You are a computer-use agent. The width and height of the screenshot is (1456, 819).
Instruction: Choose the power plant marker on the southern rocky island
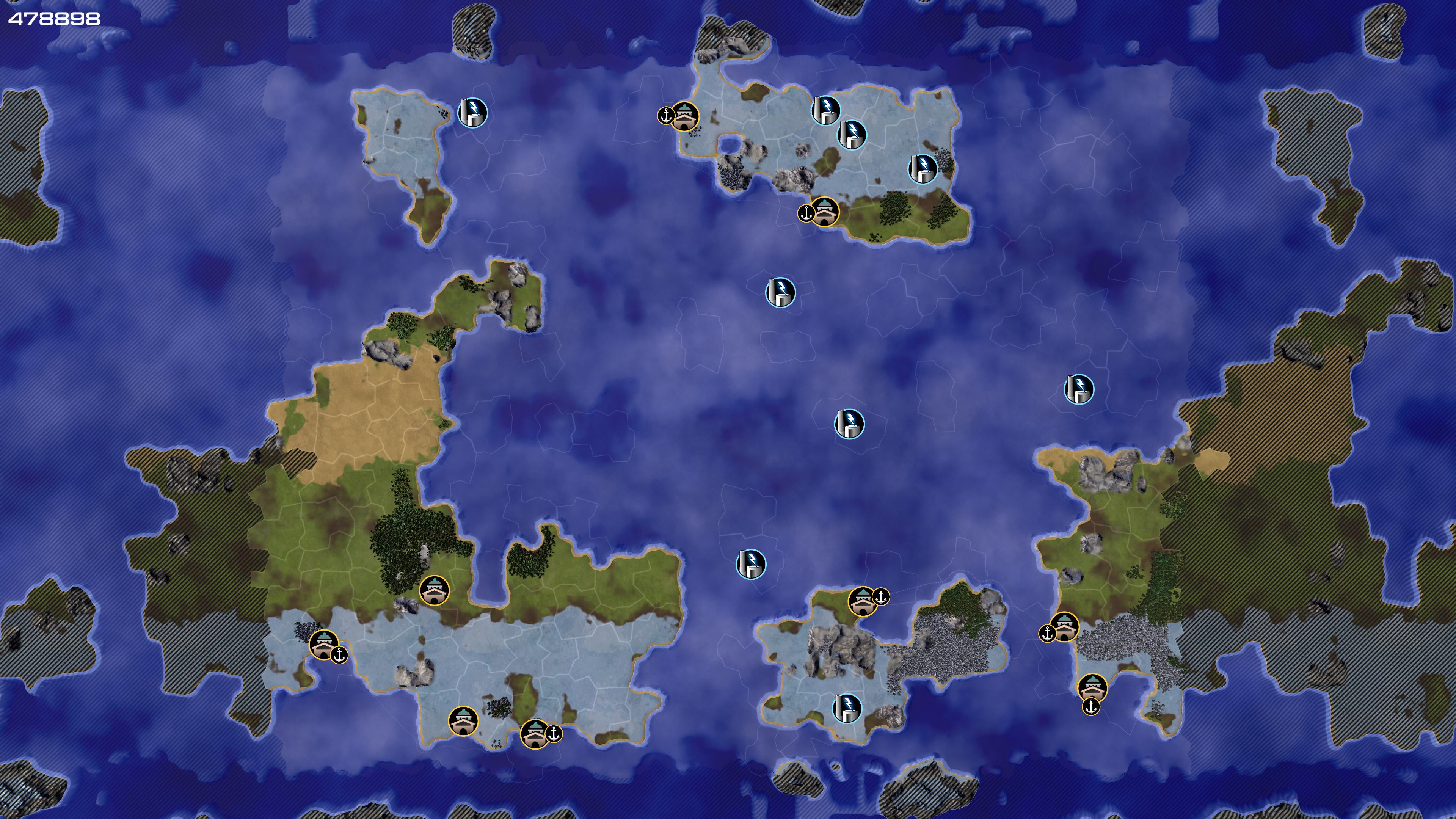tap(847, 708)
